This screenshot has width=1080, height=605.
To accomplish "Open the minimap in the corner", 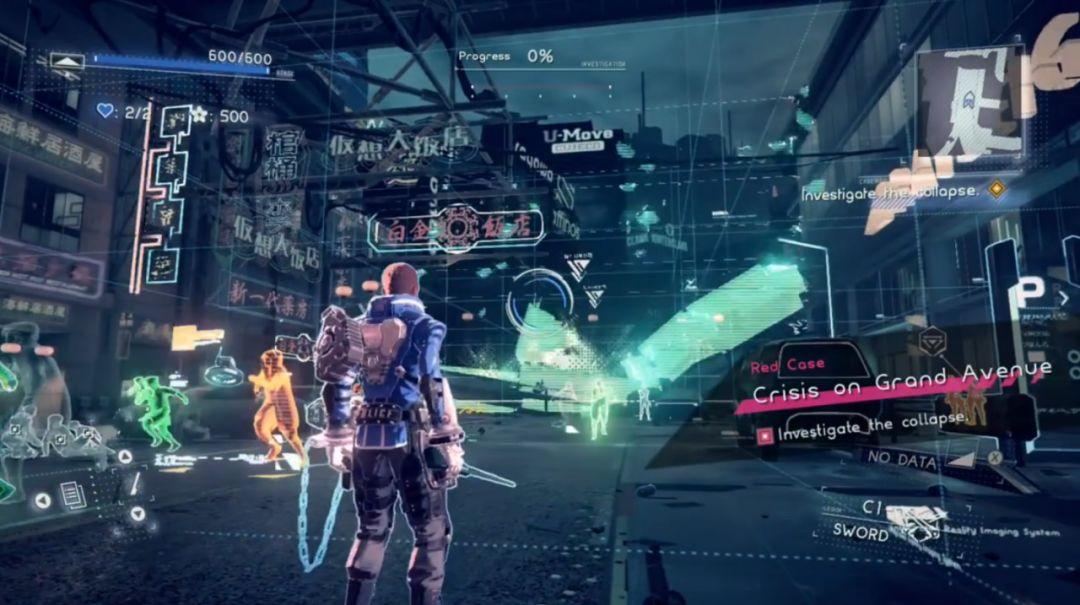I will click(970, 102).
